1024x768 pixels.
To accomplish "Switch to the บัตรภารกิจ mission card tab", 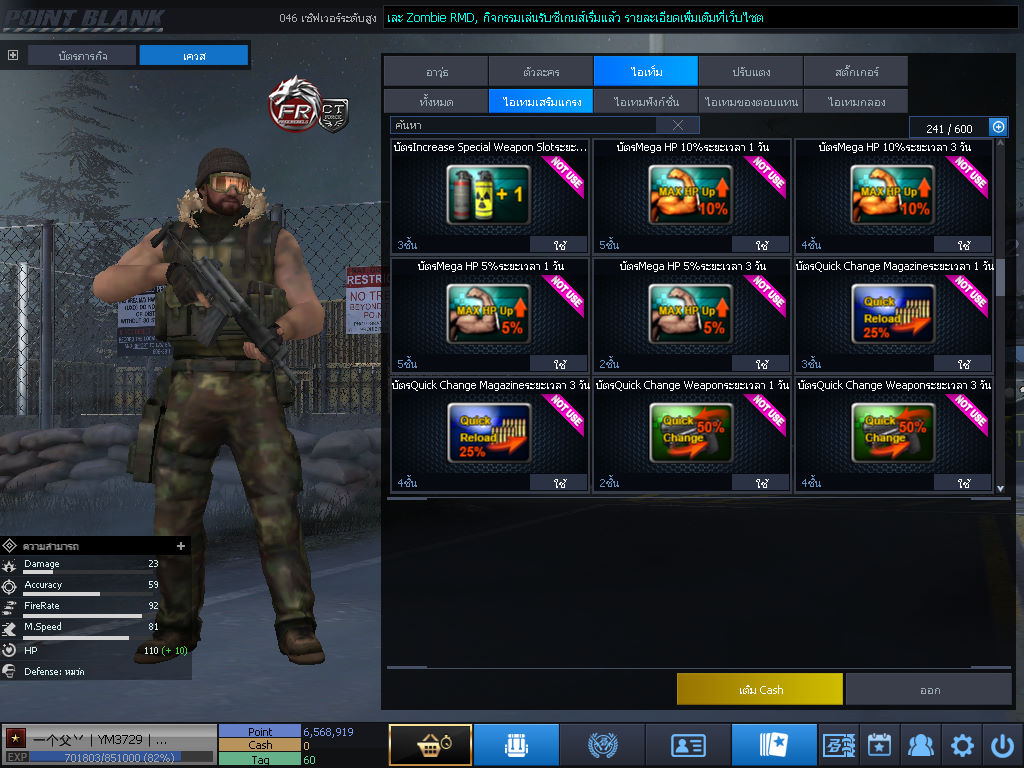I will pyautogui.click(x=83, y=56).
